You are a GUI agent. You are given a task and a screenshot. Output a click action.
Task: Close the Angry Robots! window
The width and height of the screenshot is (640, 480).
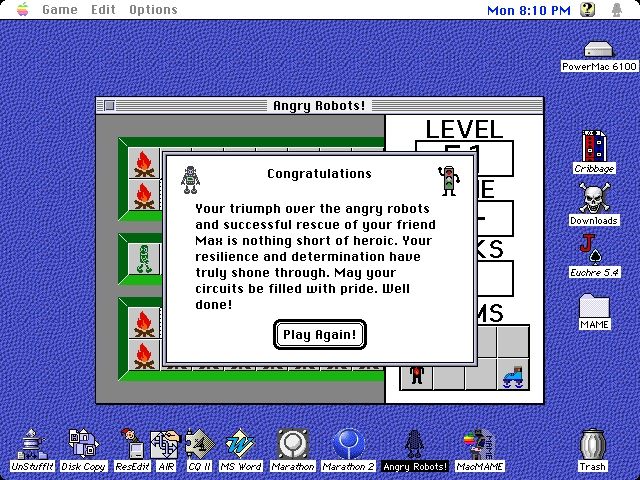(109, 106)
